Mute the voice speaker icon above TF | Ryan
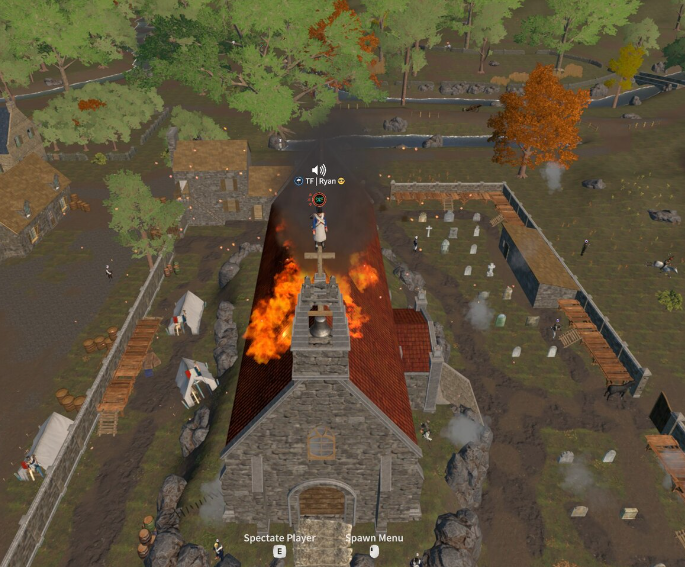 pyautogui.click(x=319, y=170)
